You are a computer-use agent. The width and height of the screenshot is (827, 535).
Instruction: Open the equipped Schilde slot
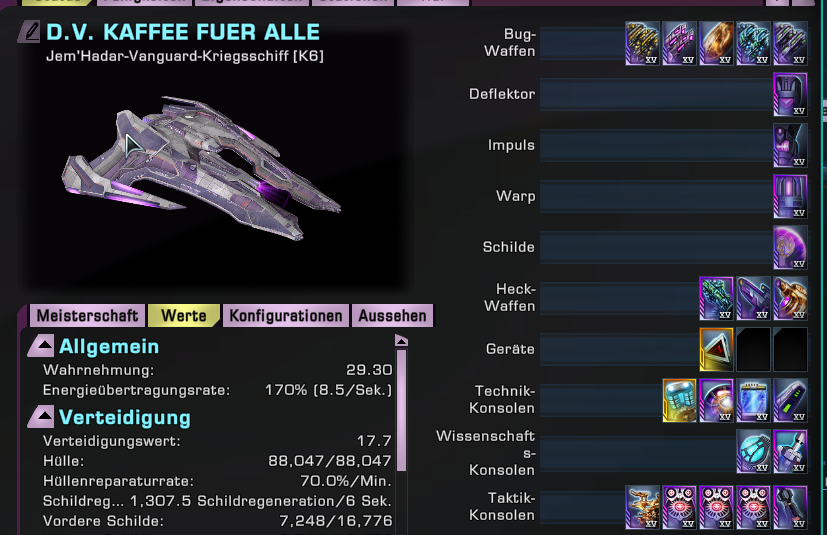point(790,247)
